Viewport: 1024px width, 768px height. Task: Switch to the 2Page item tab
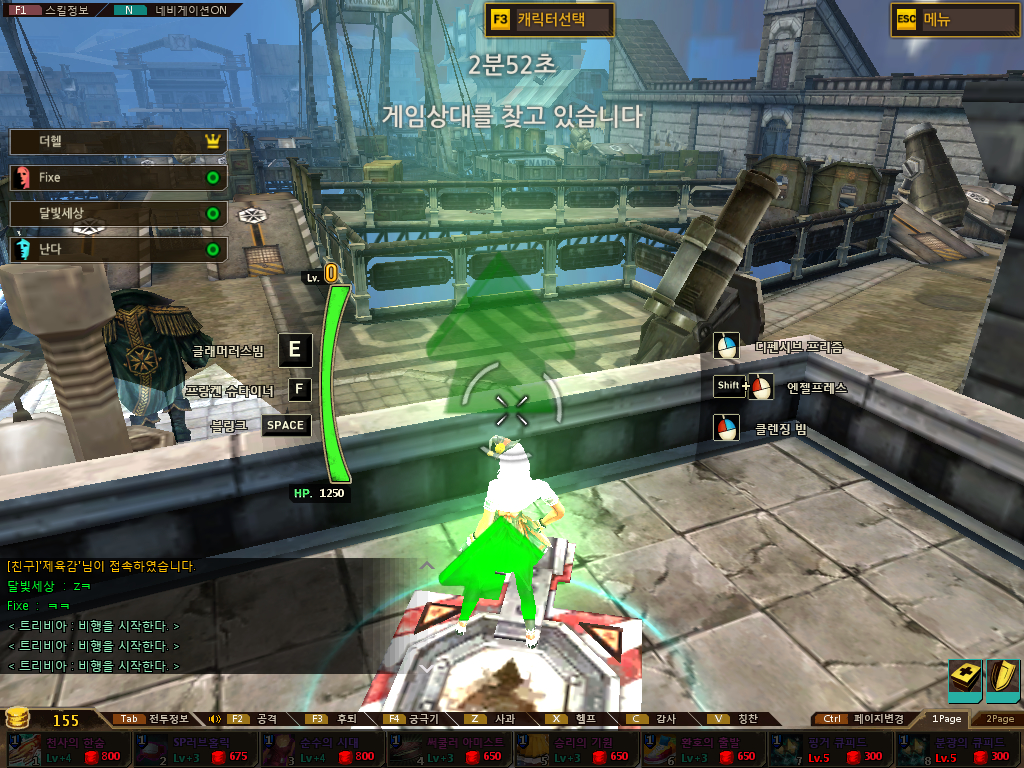[x=998, y=719]
